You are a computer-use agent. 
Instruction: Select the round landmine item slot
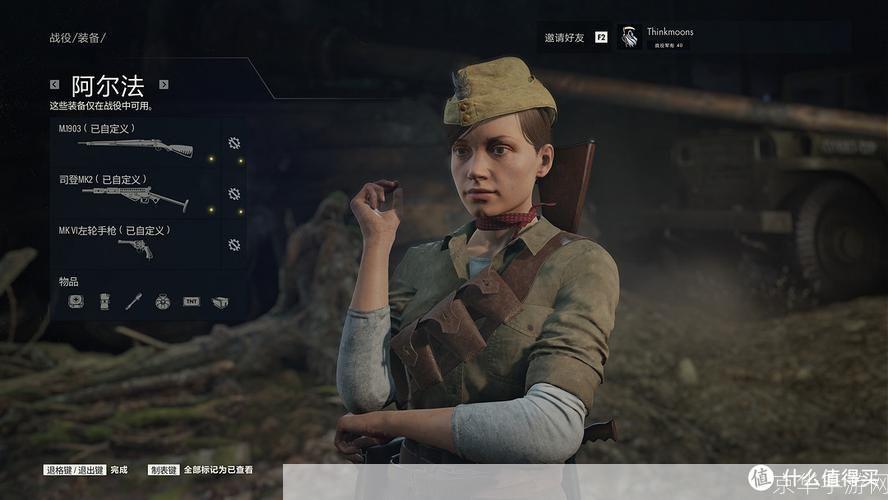coord(162,301)
